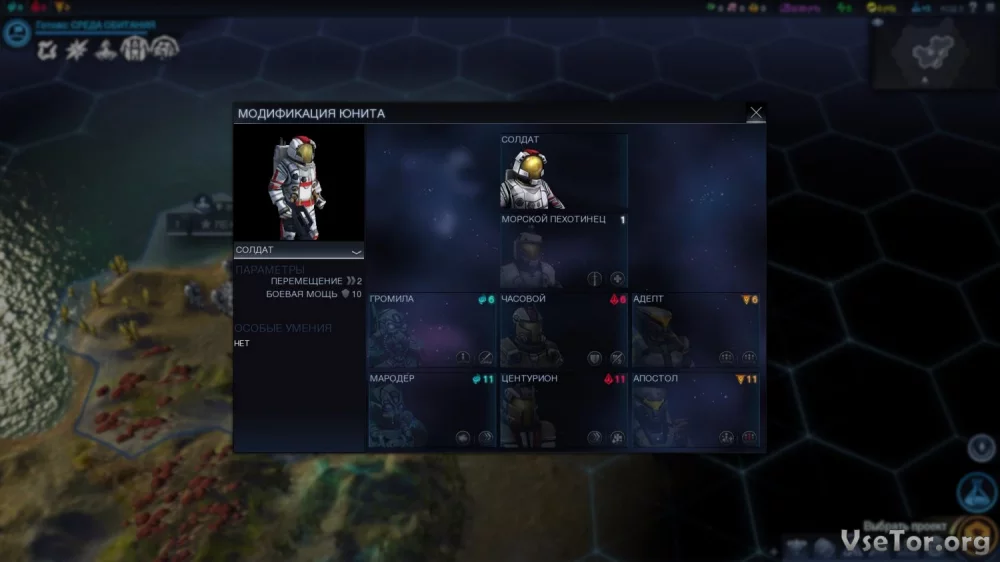Close the unit modification window
The width and height of the screenshot is (1000, 562).
756,113
